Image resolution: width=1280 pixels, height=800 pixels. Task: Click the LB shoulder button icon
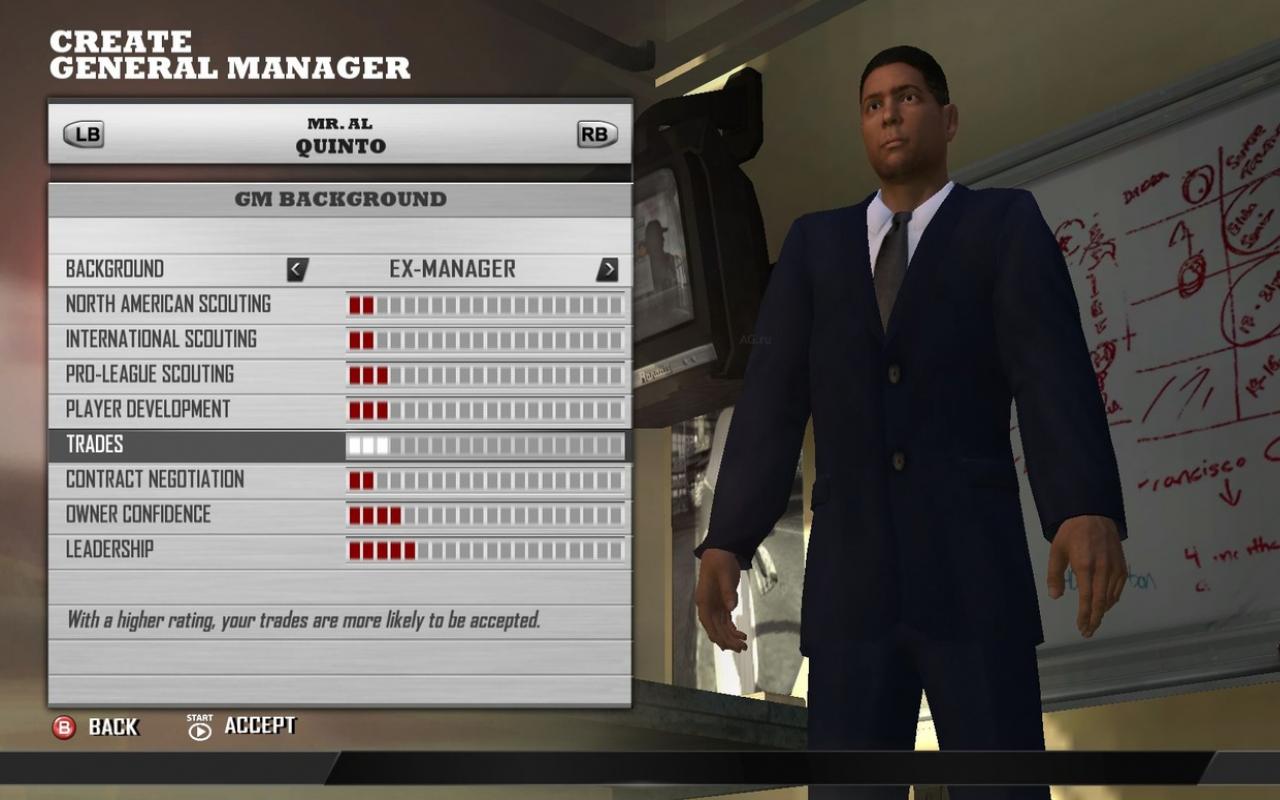pyautogui.click(x=83, y=134)
